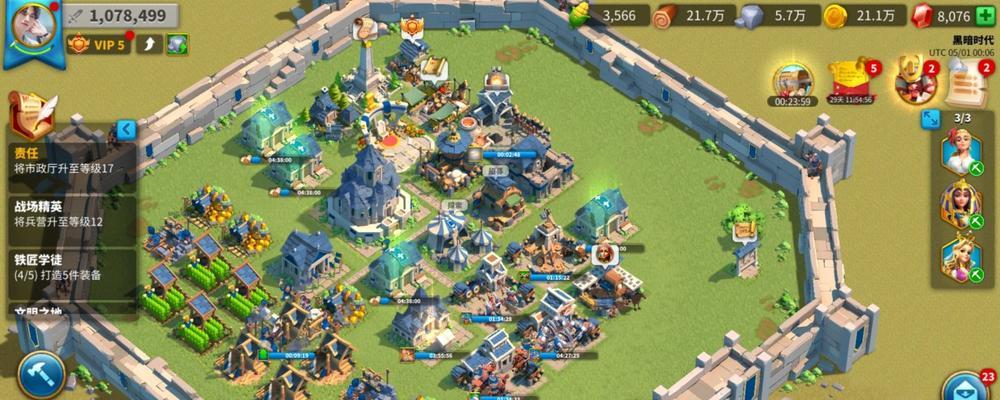This screenshot has height=400, width=1000.
Task: Open the hammer build menu button
Action: click(40, 375)
